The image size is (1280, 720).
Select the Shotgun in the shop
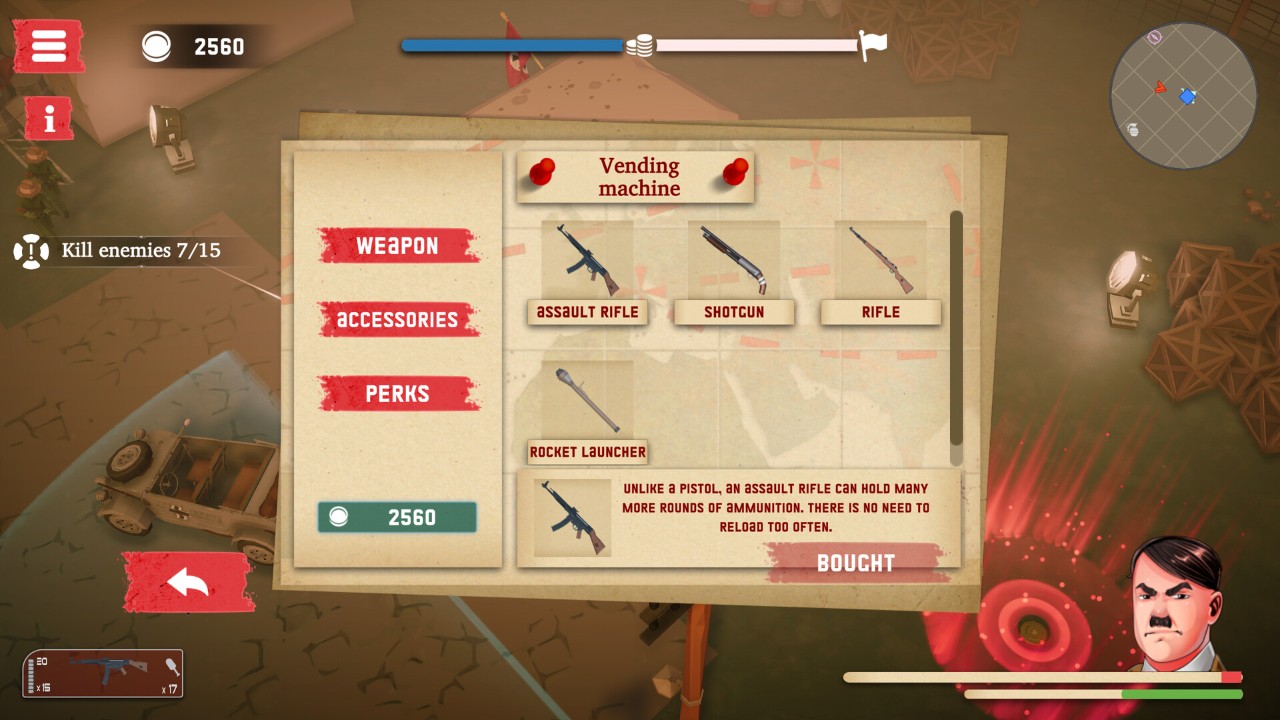(734, 272)
